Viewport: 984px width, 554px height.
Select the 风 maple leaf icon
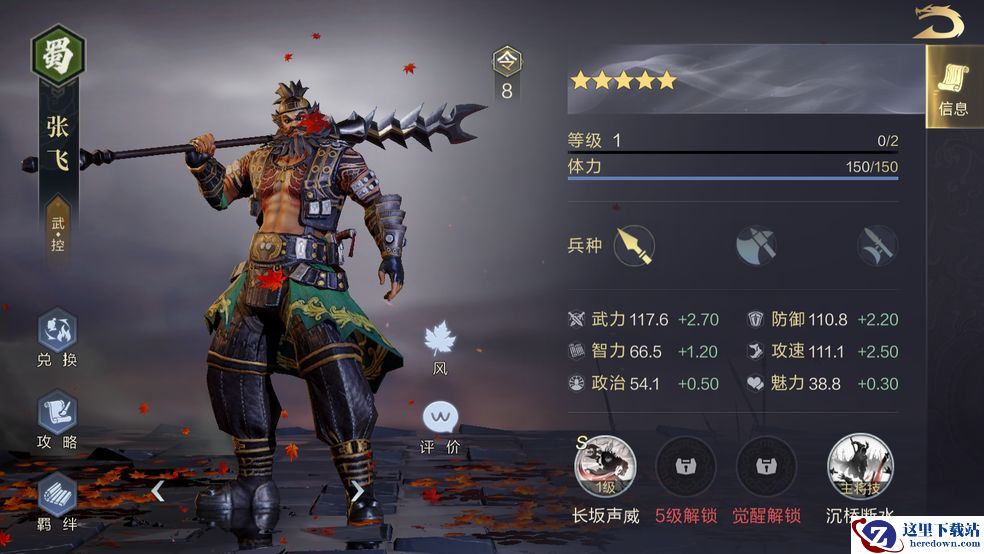tap(440, 340)
